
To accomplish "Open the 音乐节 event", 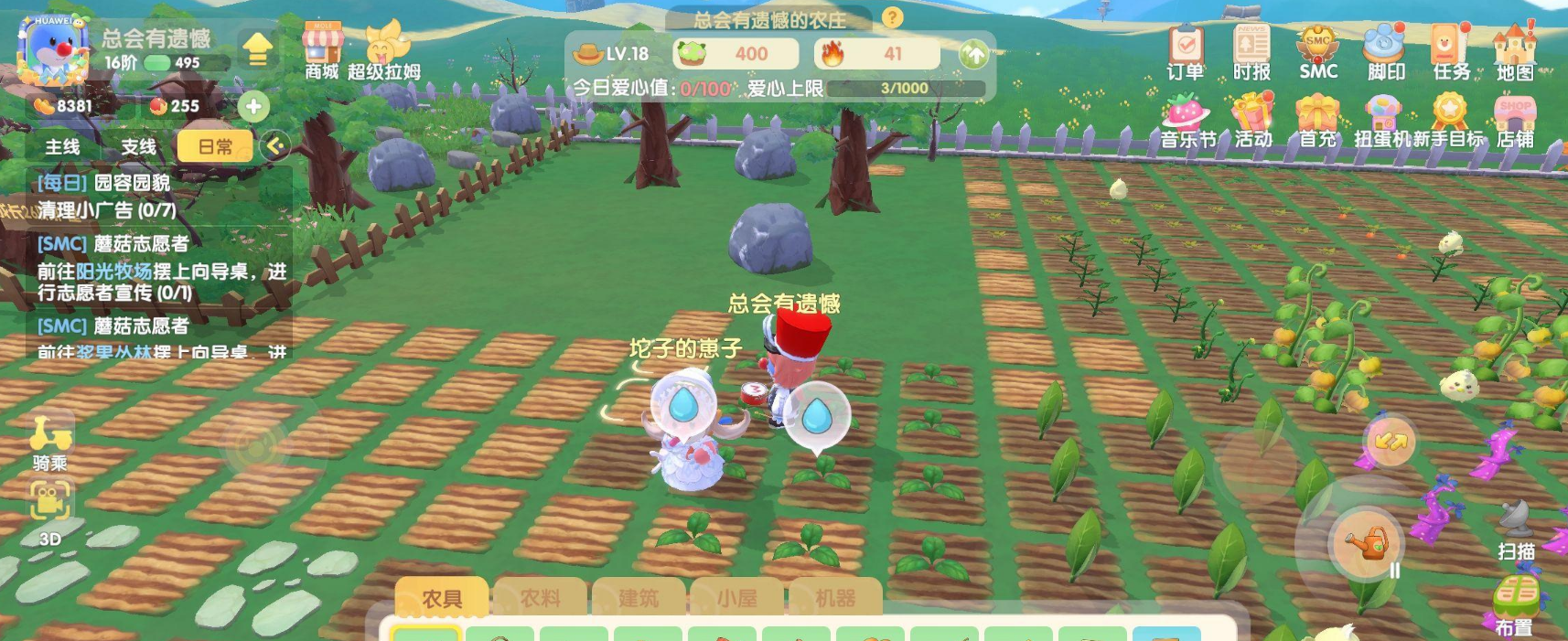I will coord(1187,123).
